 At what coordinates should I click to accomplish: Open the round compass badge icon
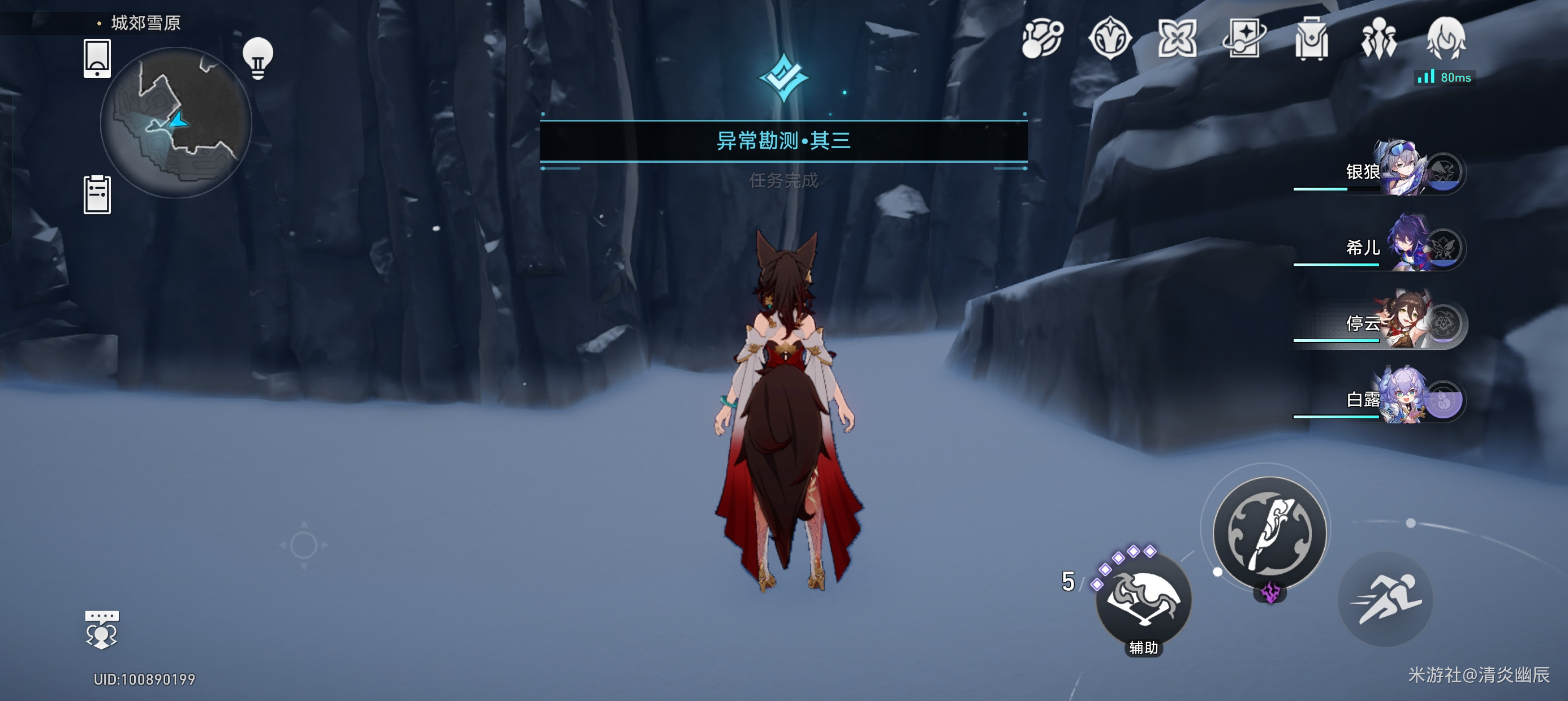(x=1110, y=39)
